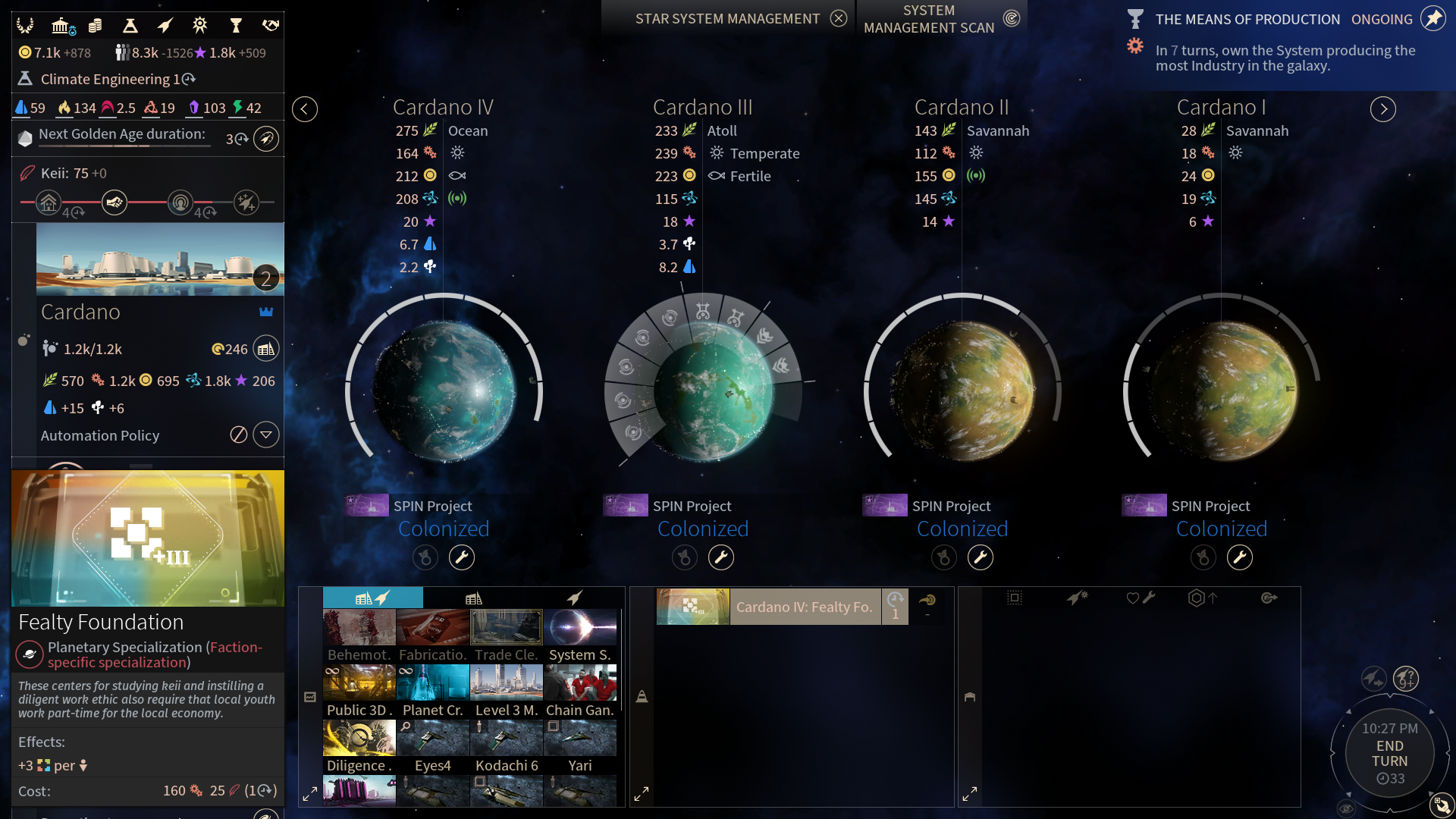1456x819 pixels.
Task: Expand the construction list panel
Action: click(310, 794)
